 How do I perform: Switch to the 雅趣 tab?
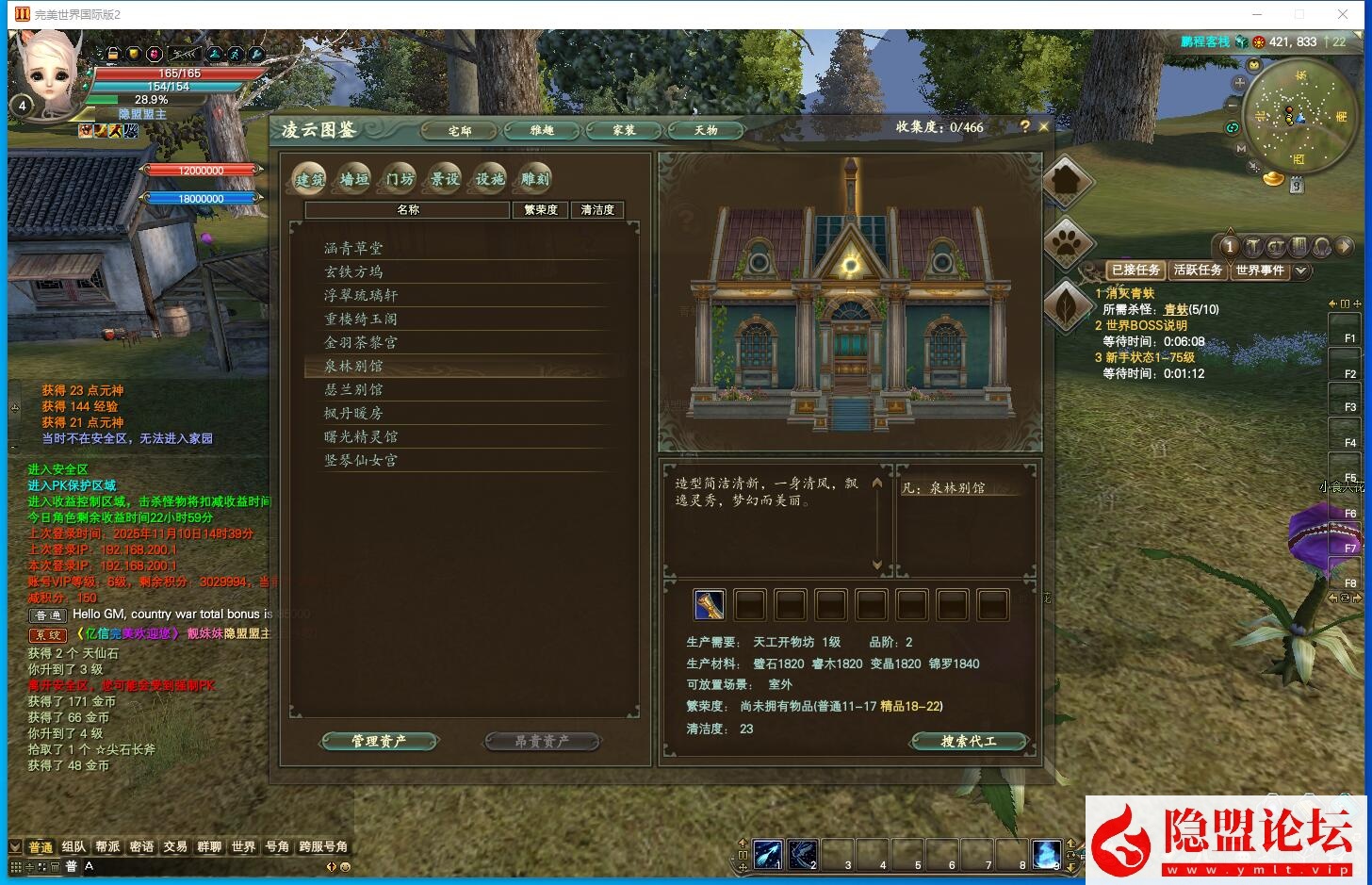point(542,131)
